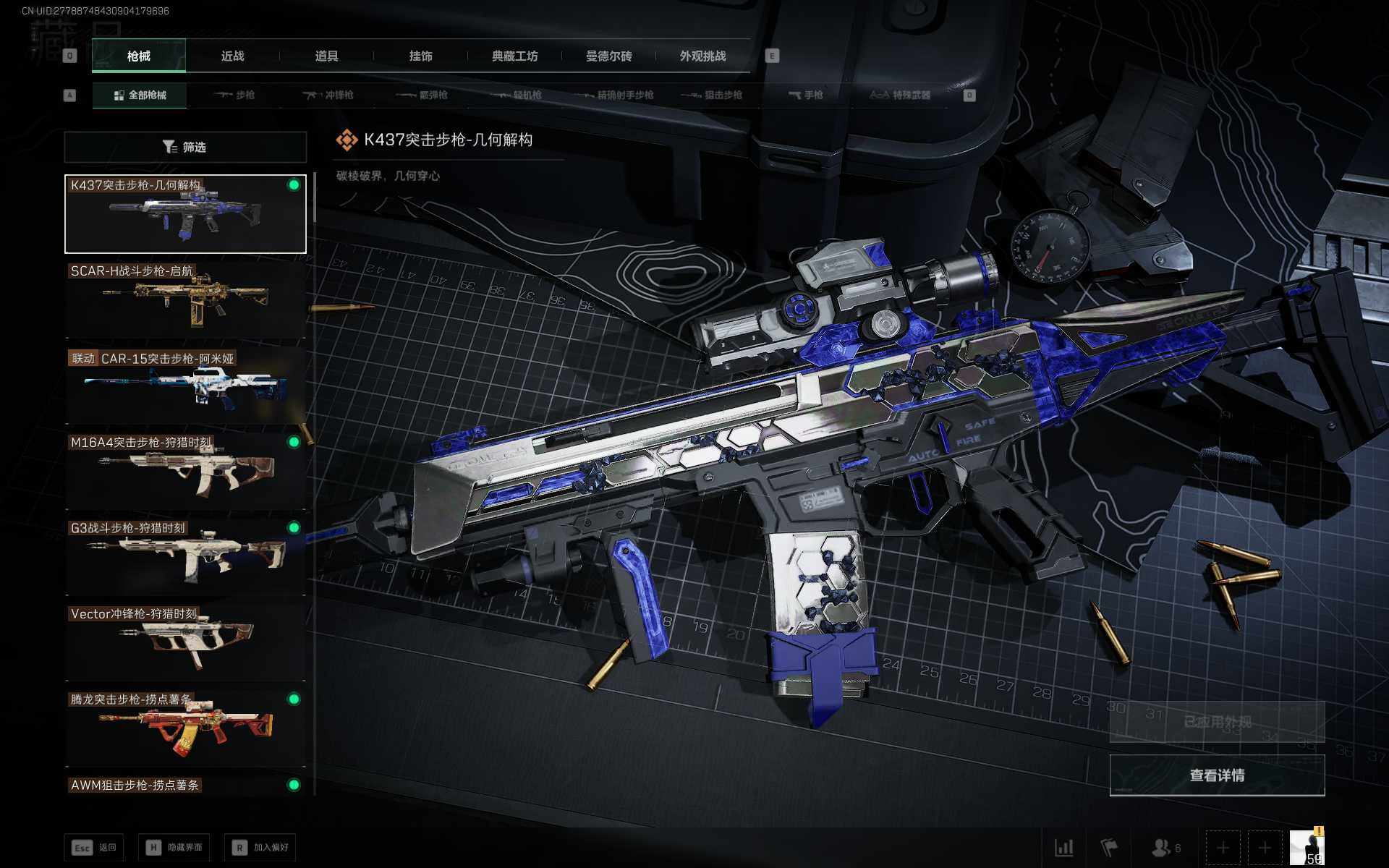Go to the 典藏工坊 tab
This screenshot has height=868, width=1389.
point(514,56)
